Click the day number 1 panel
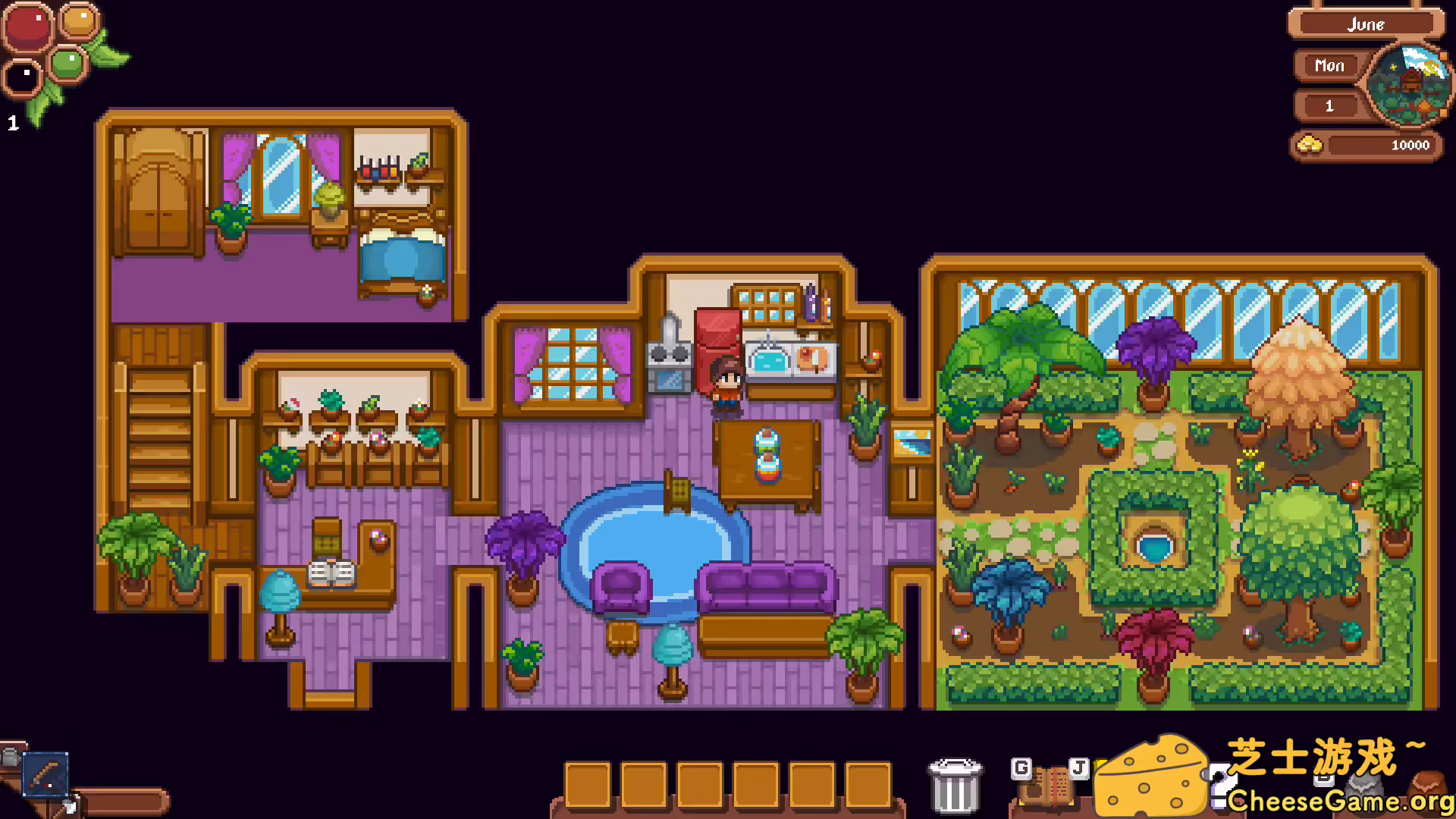Viewport: 1456px width, 819px height. tap(1328, 106)
